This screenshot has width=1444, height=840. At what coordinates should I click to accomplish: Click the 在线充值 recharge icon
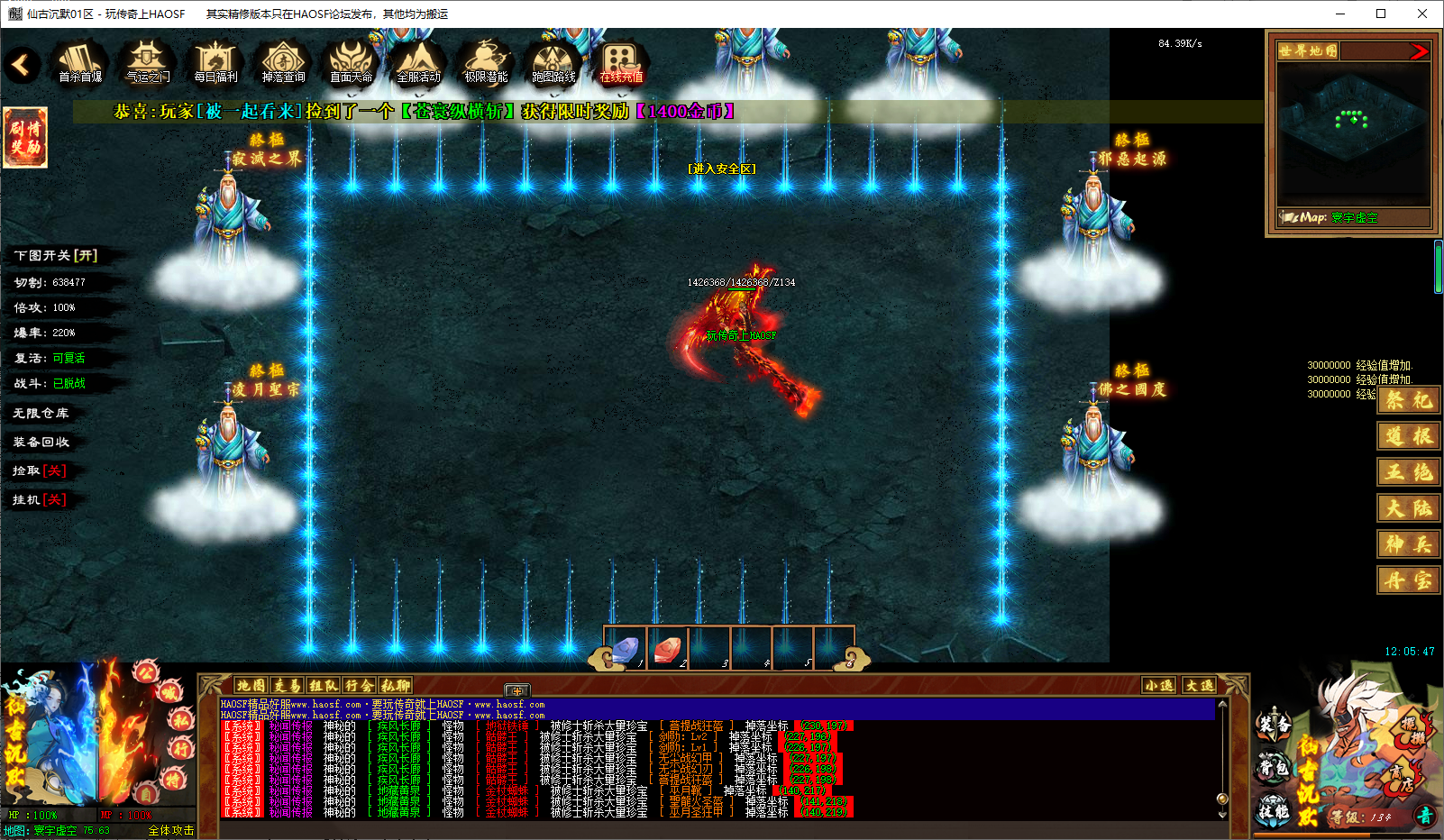(x=621, y=63)
